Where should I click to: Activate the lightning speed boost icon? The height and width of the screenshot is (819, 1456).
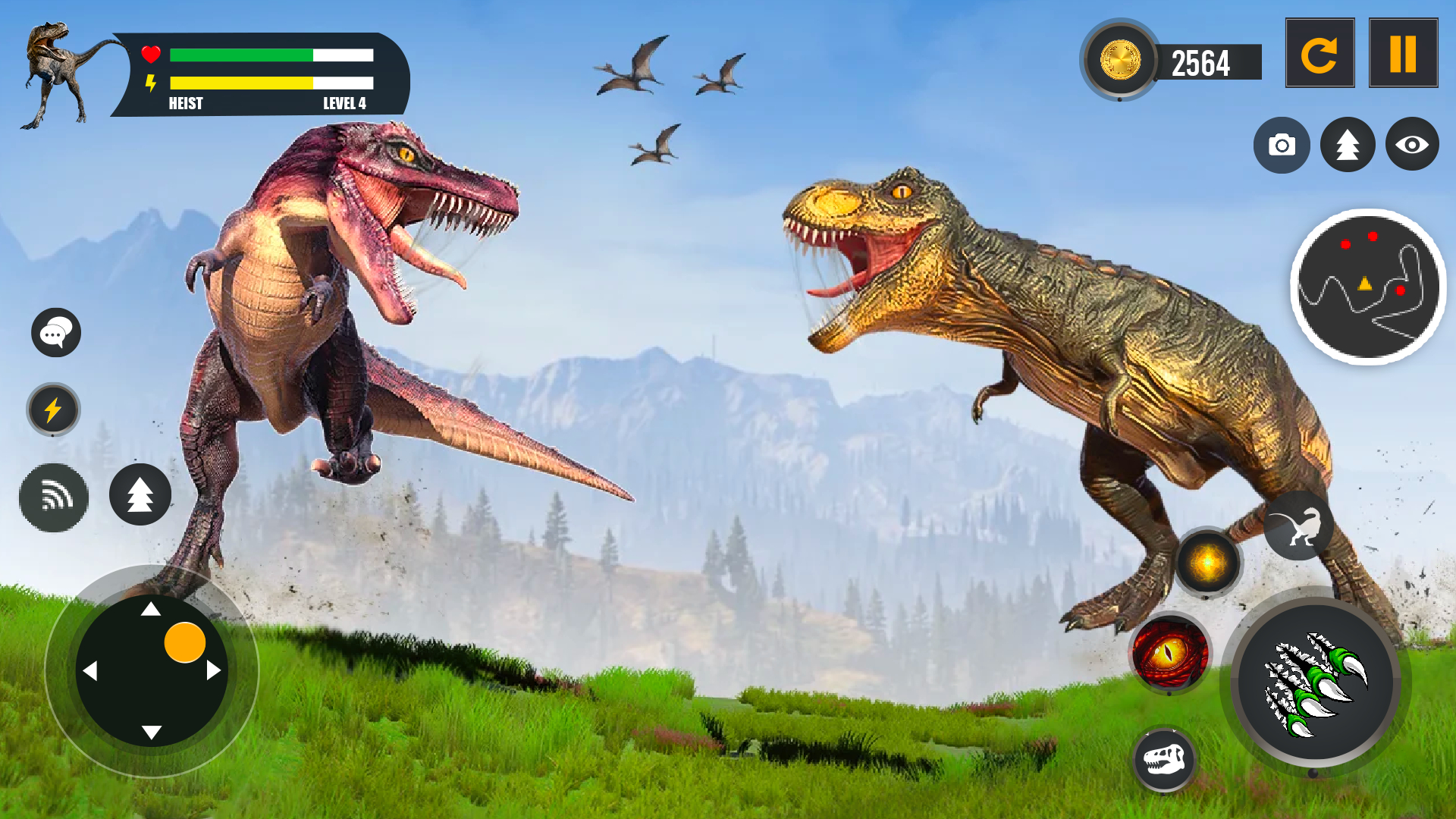[x=53, y=409]
